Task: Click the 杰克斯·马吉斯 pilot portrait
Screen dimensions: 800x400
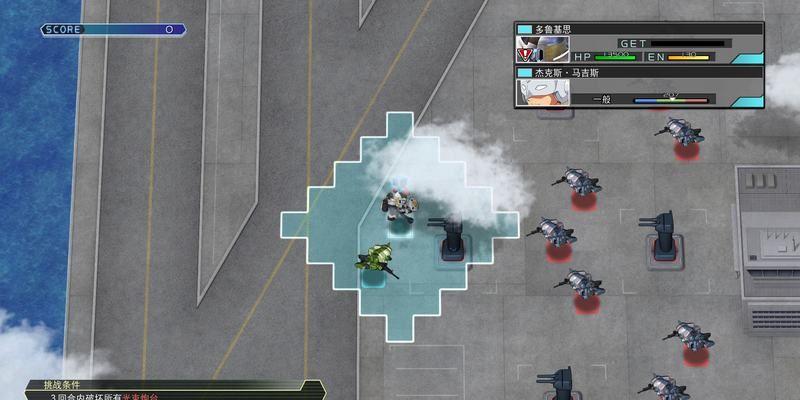Action: point(542,92)
